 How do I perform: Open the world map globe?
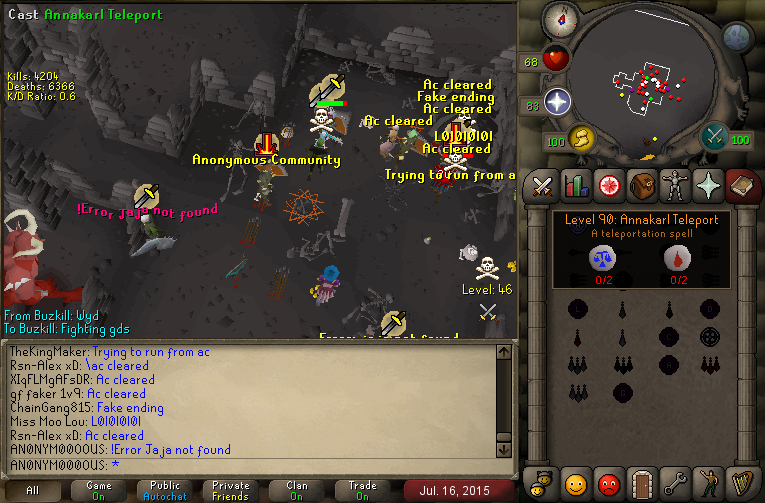coord(737,37)
